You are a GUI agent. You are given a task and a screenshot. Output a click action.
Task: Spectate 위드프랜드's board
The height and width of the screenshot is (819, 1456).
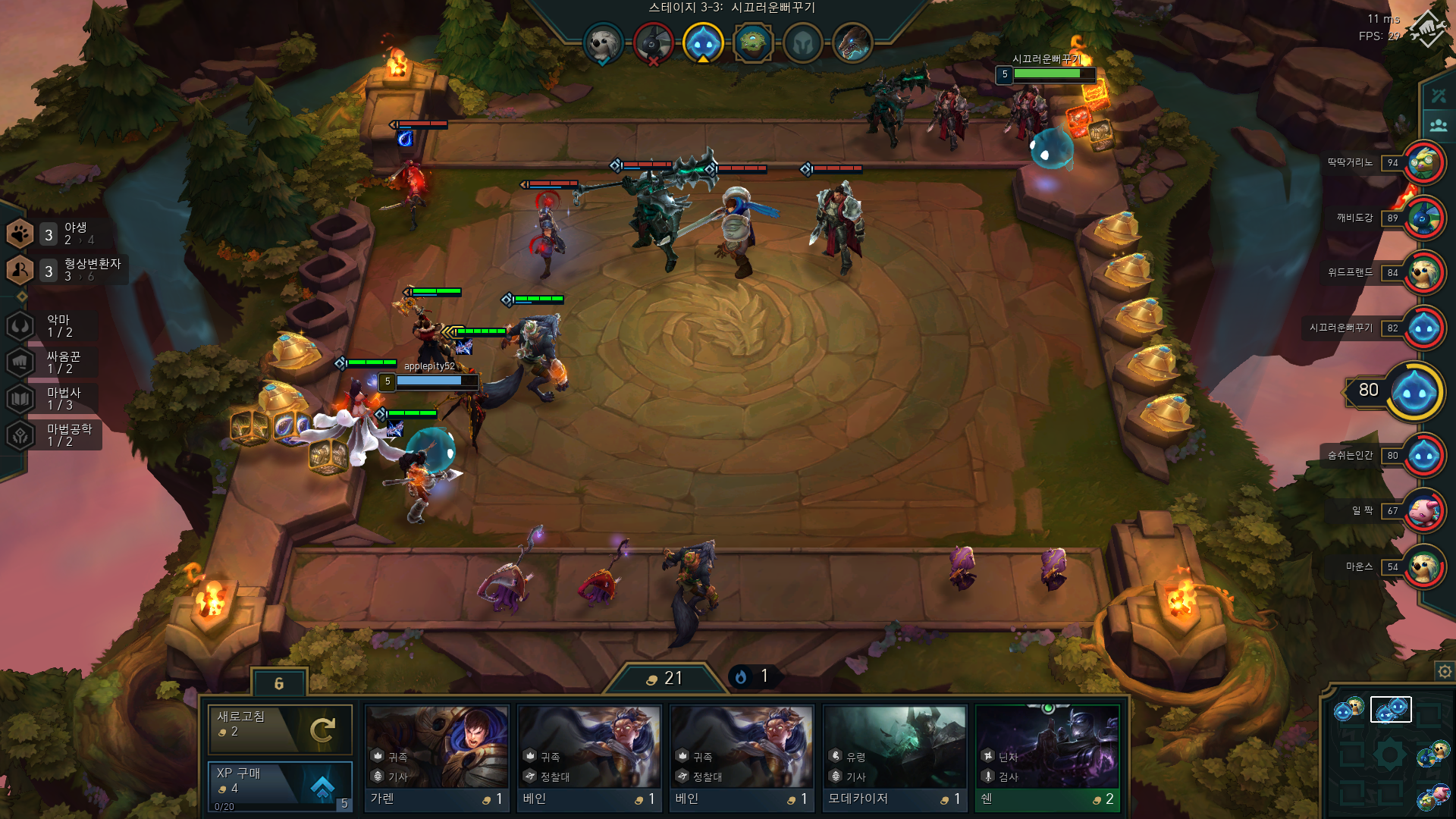click(x=1423, y=273)
